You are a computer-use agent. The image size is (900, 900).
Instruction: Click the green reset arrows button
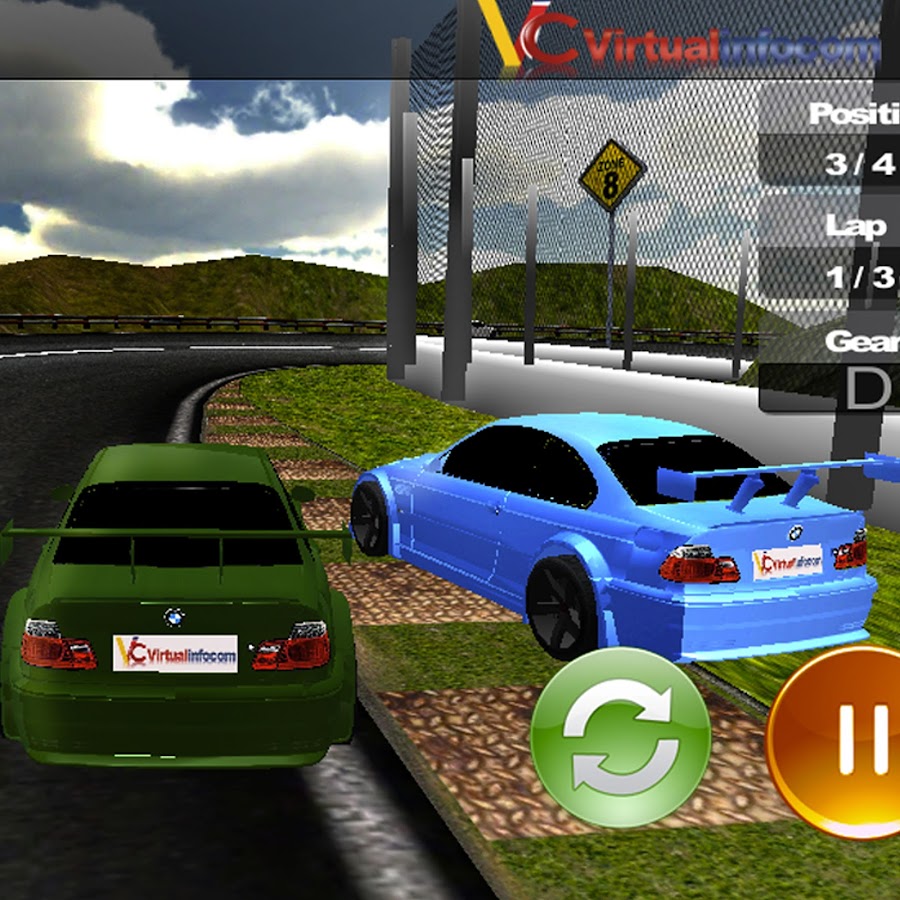620,737
